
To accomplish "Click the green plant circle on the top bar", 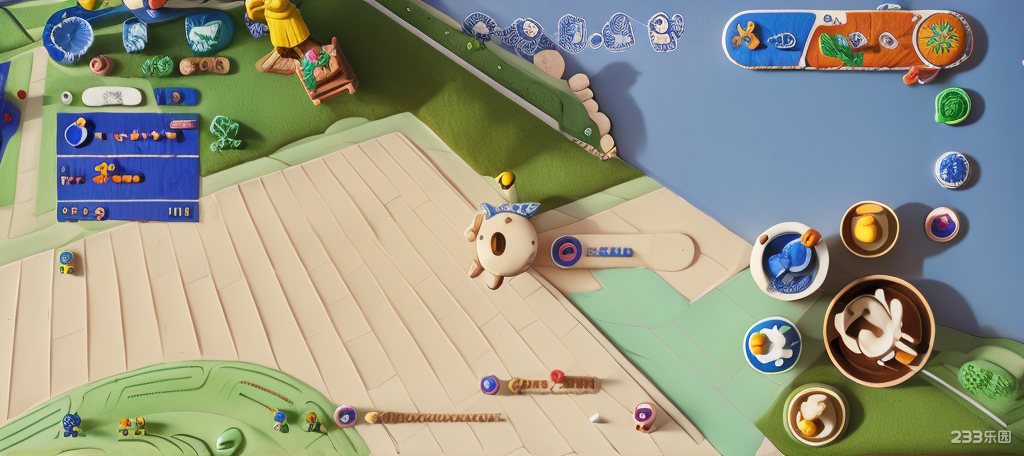I will (x=940, y=38).
